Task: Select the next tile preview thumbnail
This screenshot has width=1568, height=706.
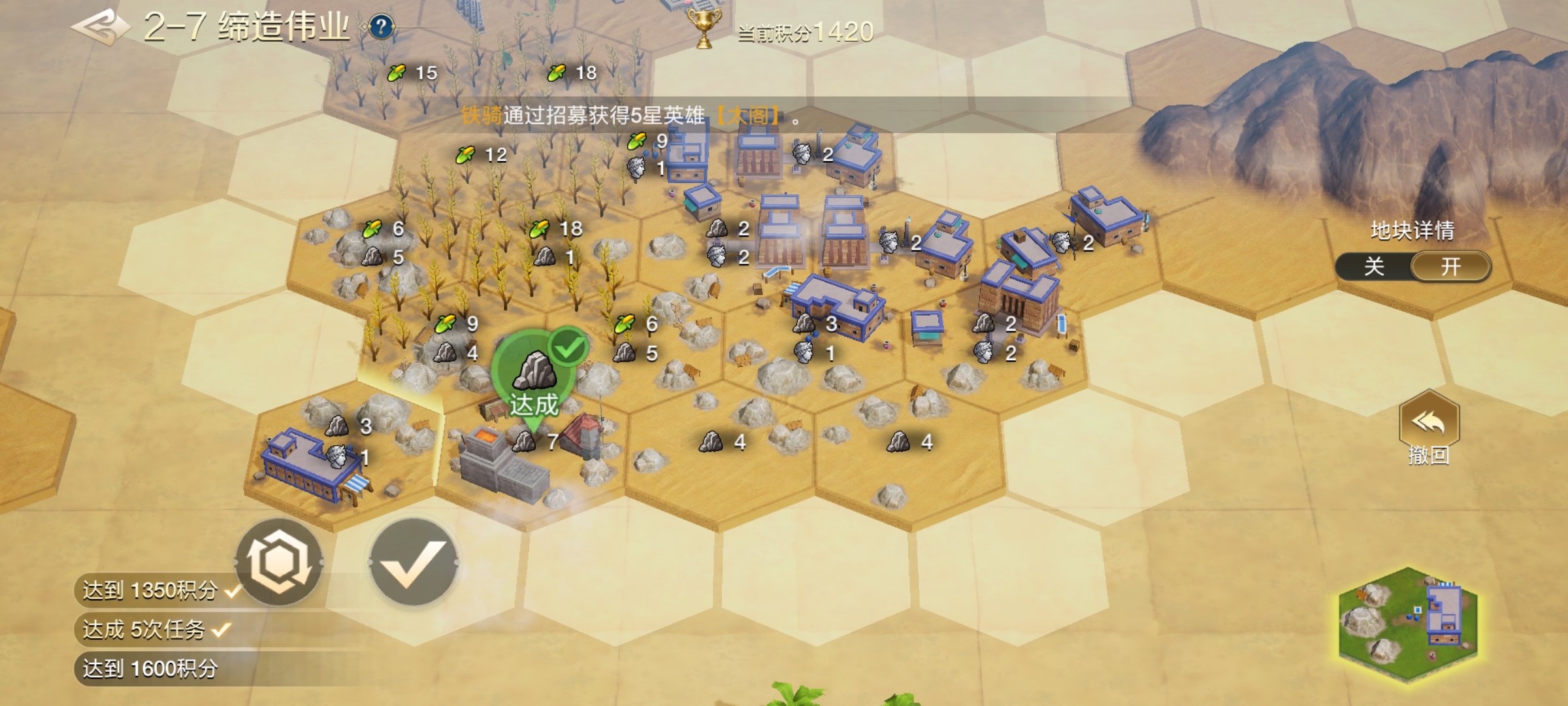Action: pyautogui.click(x=1408, y=626)
